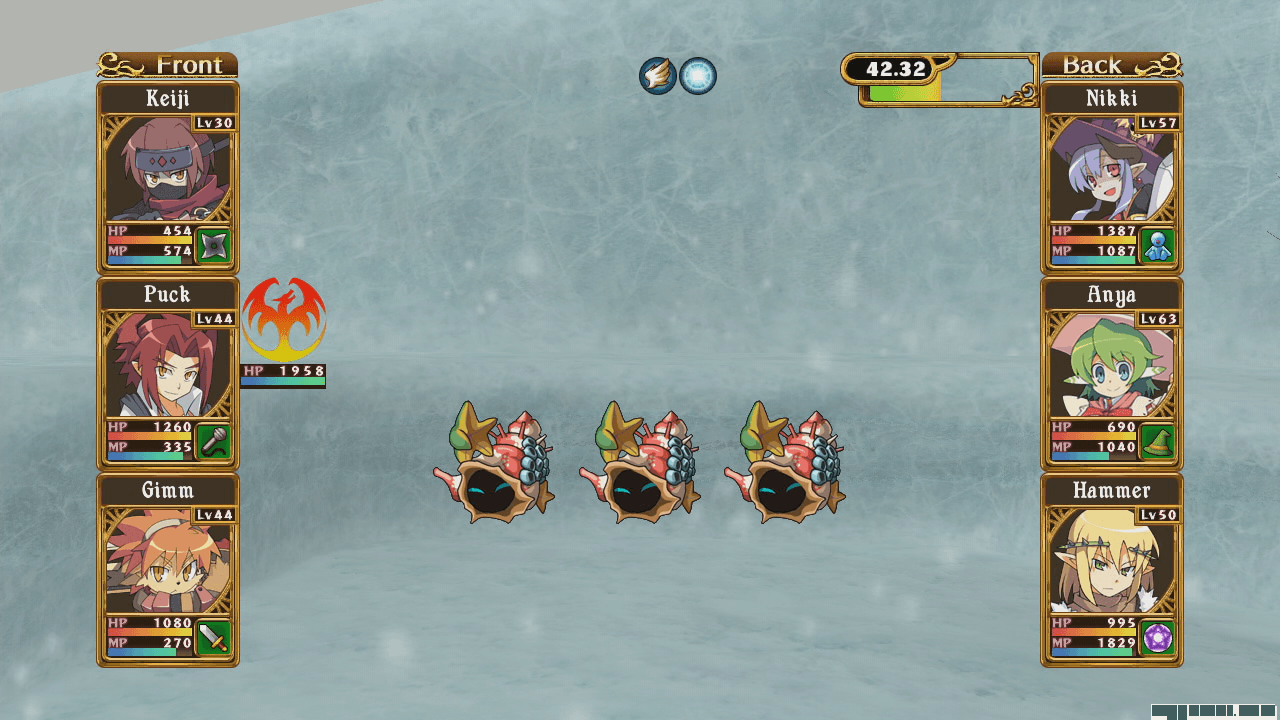Click Keiji's shuriken class icon
Viewport: 1280px width, 720px height.
[x=214, y=245]
